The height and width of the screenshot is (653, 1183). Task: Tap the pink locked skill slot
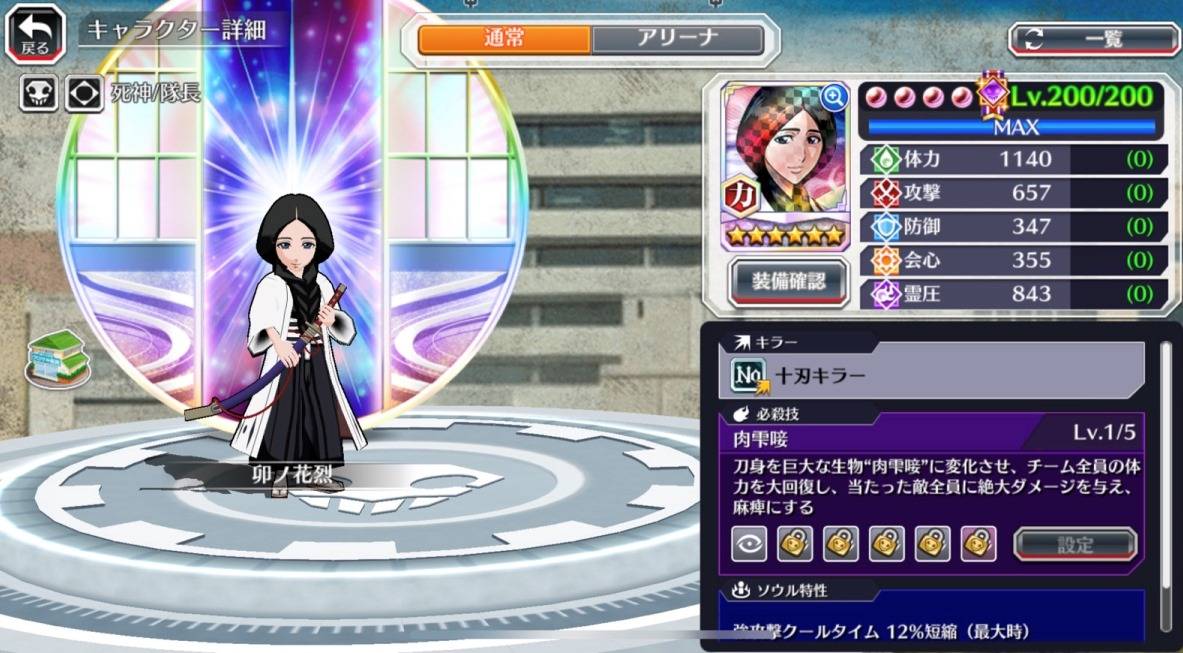click(x=978, y=544)
